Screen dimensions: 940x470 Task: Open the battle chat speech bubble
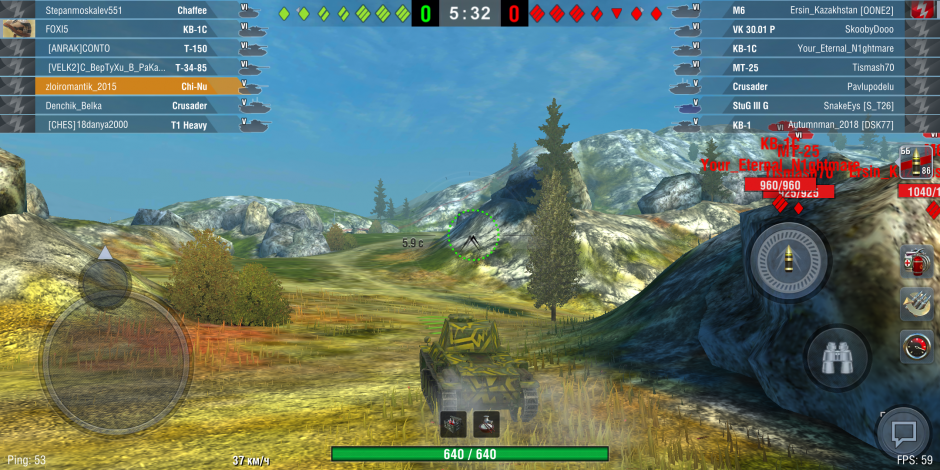[x=904, y=434]
